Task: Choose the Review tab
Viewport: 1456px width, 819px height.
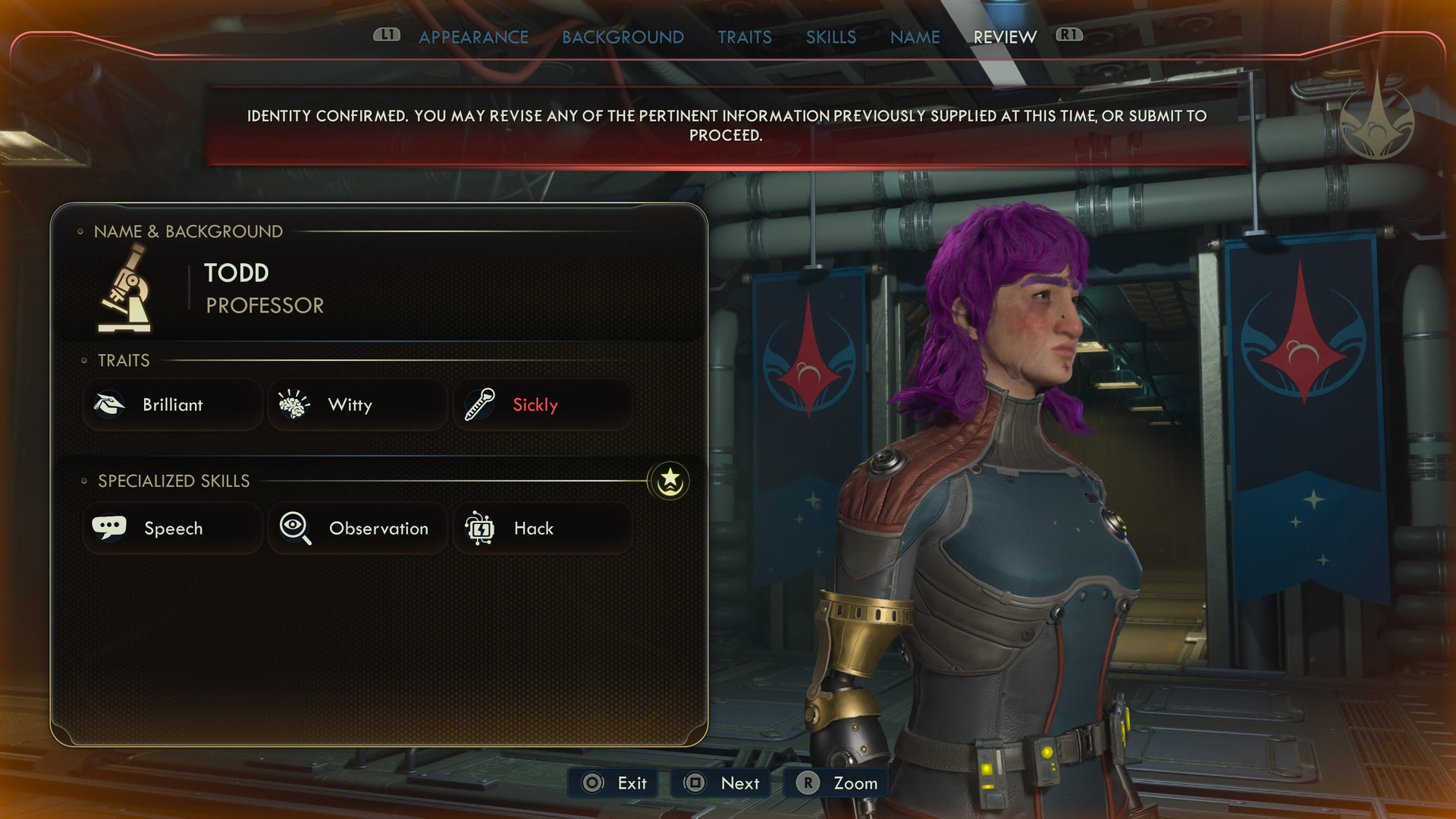Action: 1004,37
